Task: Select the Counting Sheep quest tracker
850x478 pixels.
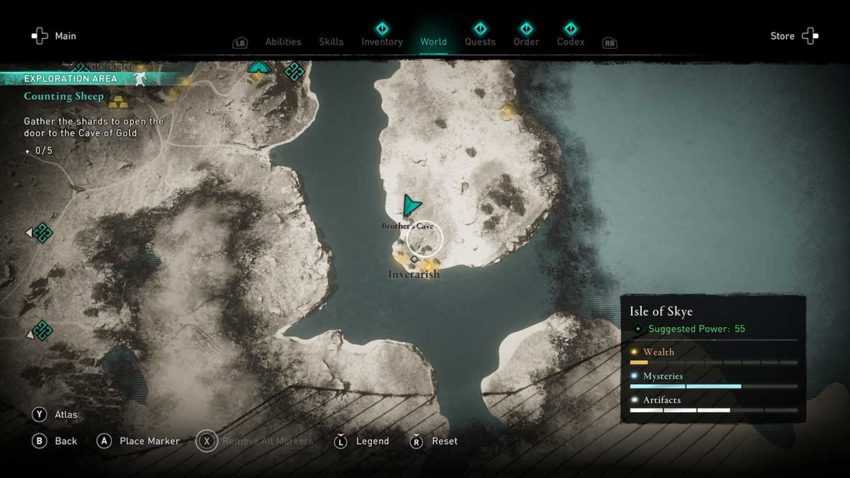Action: (x=64, y=97)
